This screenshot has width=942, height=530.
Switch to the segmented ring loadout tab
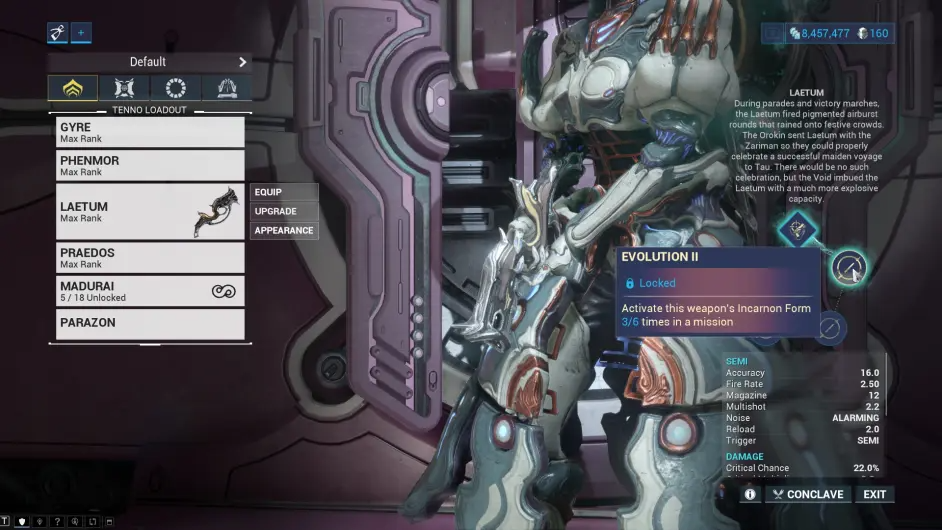[x=175, y=89]
